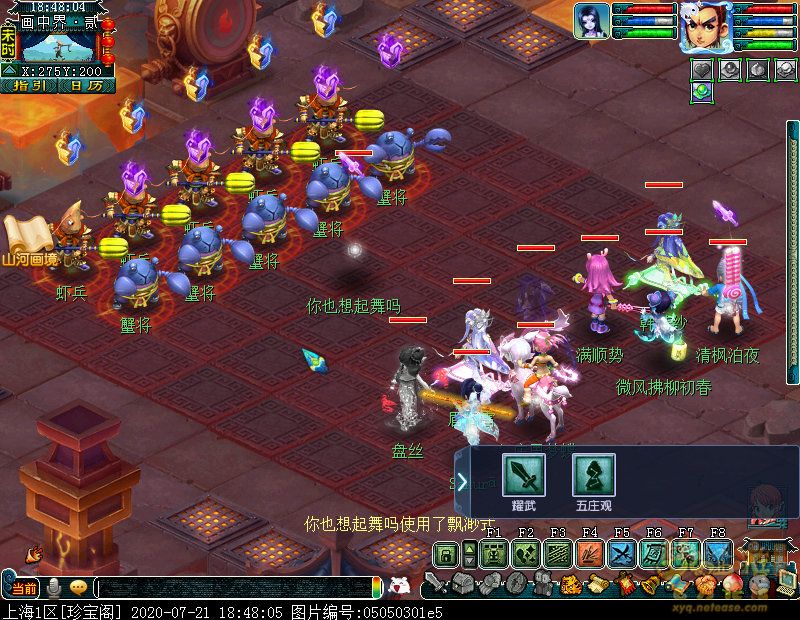Image resolution: width=800 pixels, height=620 pixels.
Task: Collapse the minimap with the triangle arrow
Action: click(x=8, y=71)
